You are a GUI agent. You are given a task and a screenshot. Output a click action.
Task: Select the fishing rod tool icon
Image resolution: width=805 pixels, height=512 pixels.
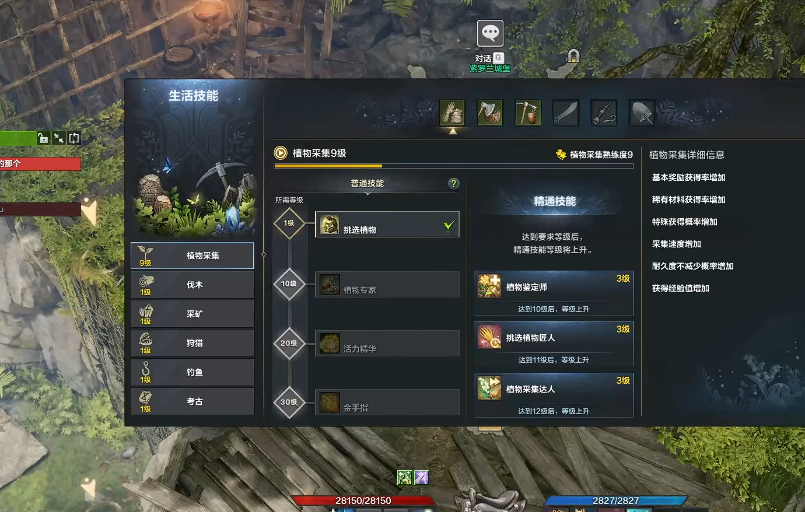(603, 112)
